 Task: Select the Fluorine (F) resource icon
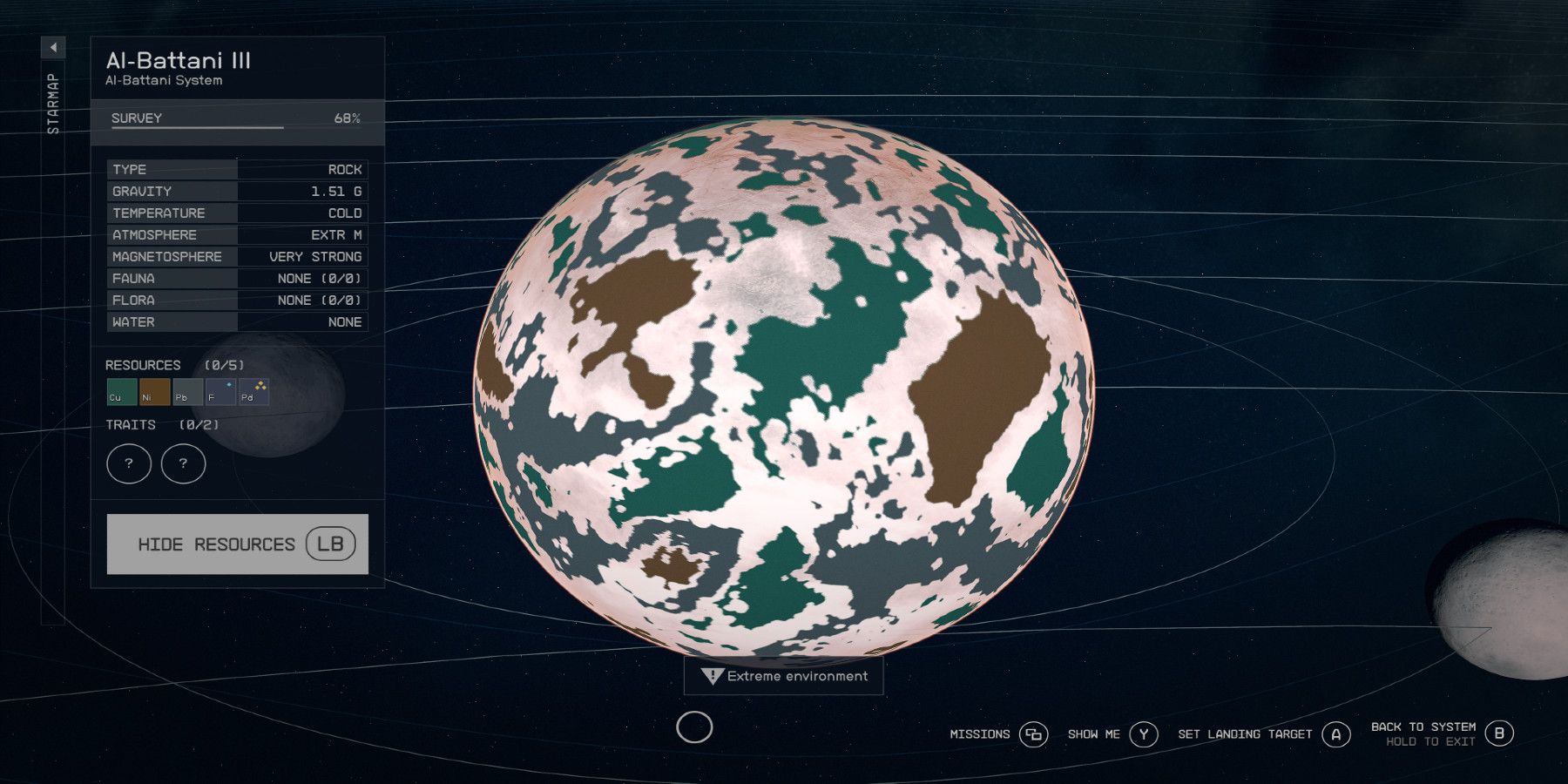click(x=219, y=393)
